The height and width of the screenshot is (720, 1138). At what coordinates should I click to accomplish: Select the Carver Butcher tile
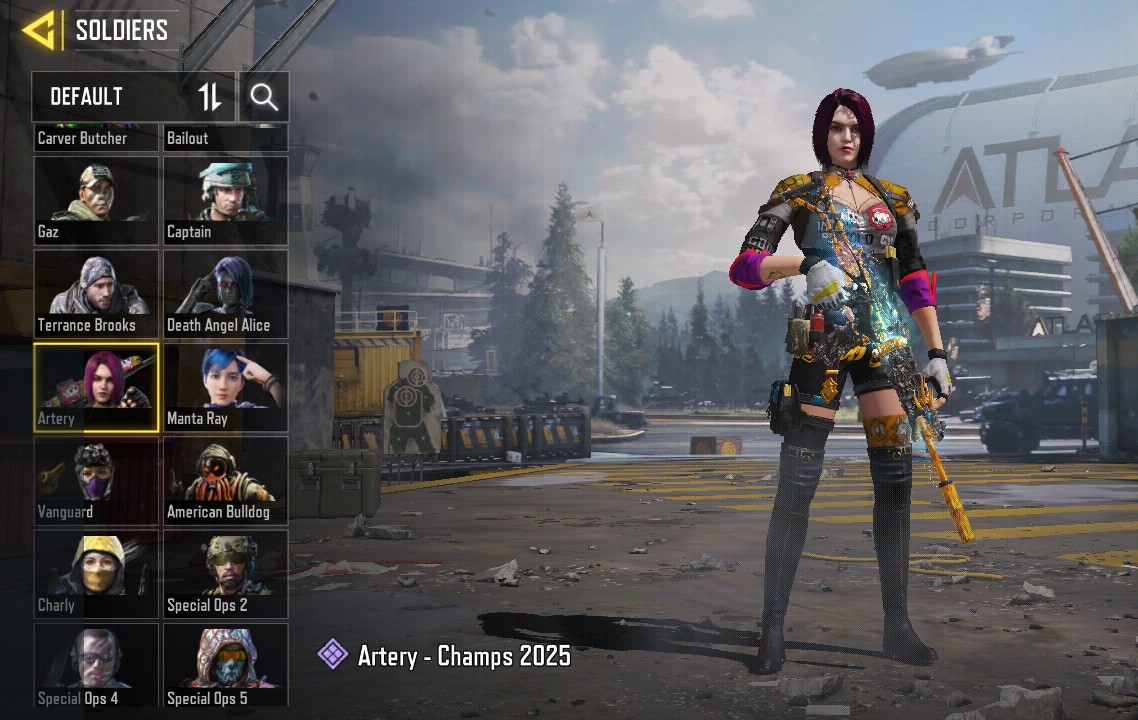(x=96, y=138)
